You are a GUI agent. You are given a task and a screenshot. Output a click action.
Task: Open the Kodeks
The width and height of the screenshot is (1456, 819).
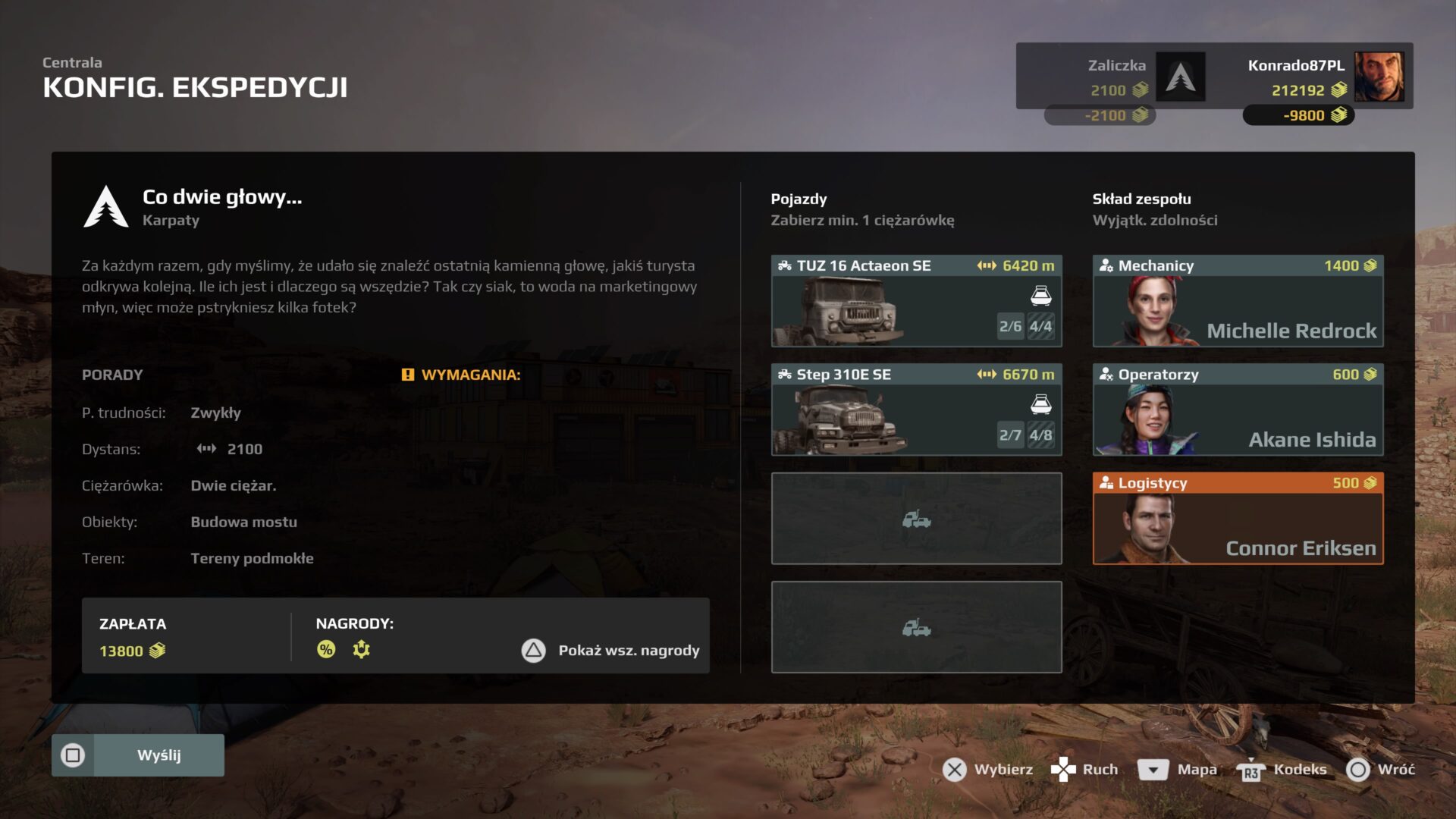click(1282, 770)
